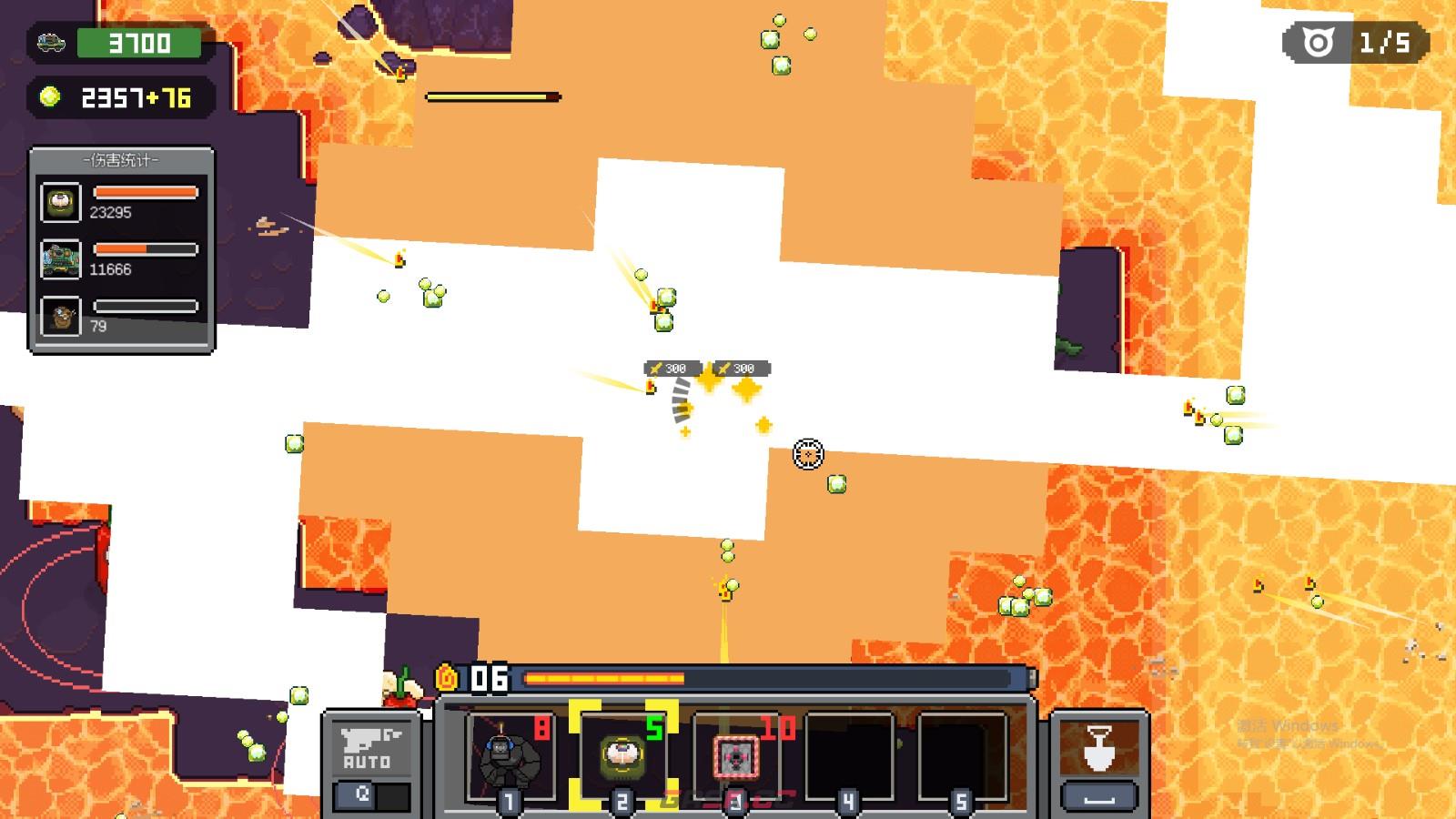1456x819 pixels.
Task: Choose the green dome turret in slot 2
Action: [622, 755]
